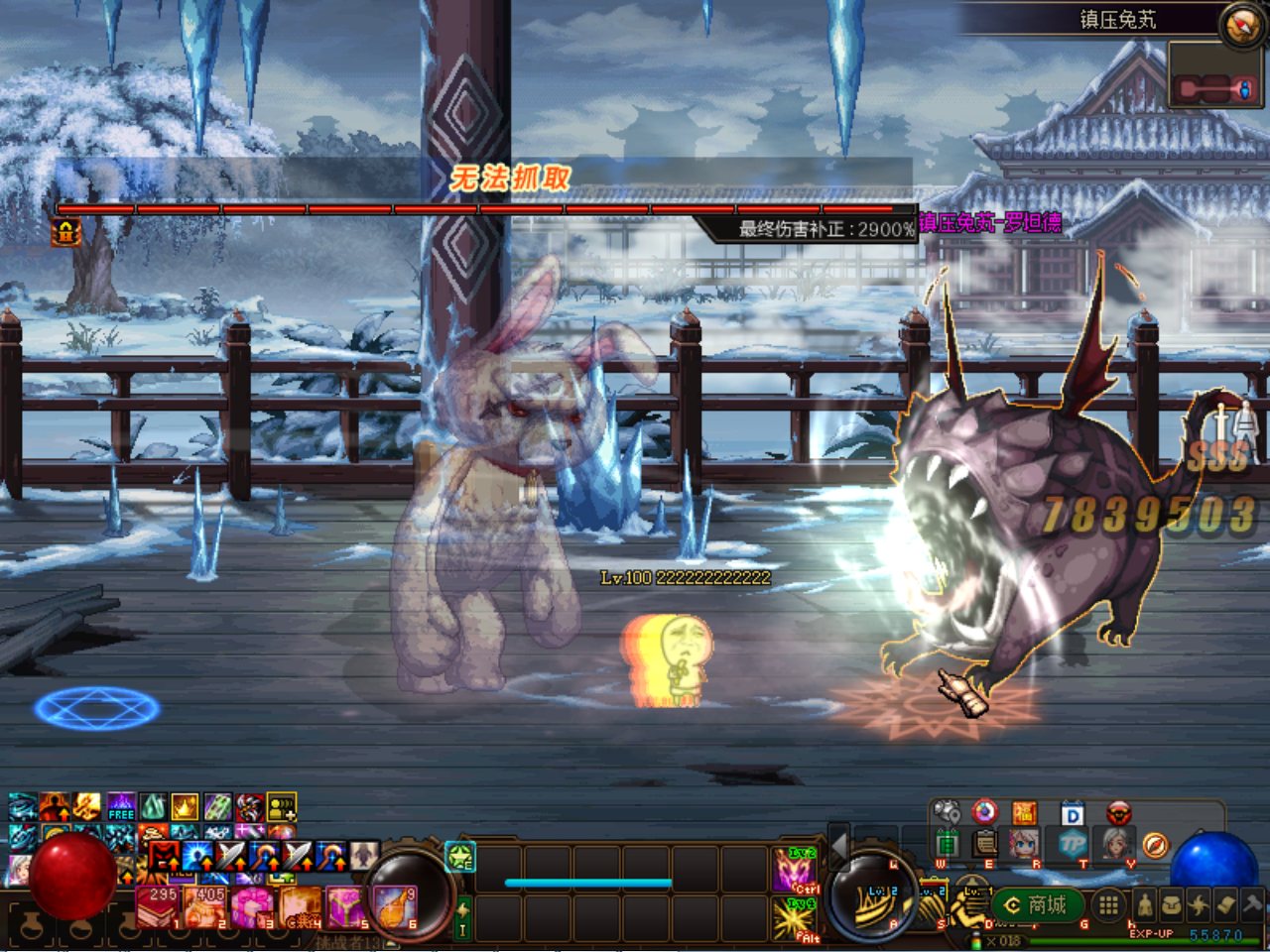Click the colorful wheel roulette icon
The image size is (1270, 952).
(x=984, y=811)
